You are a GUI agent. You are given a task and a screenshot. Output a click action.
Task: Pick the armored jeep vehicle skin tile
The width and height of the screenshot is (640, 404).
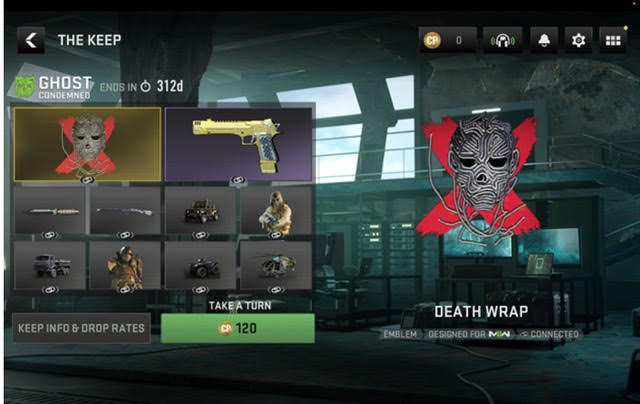click(200, 212)
